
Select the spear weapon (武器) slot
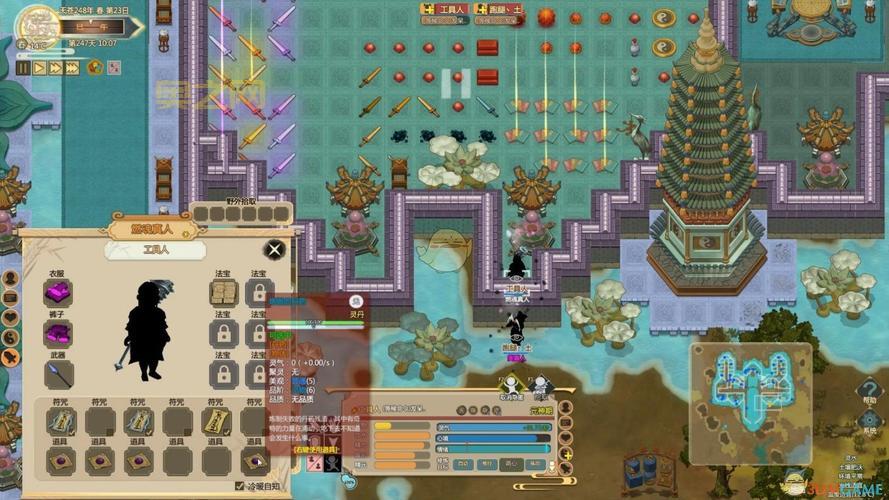pyautogui.click(x=58, y=373)
